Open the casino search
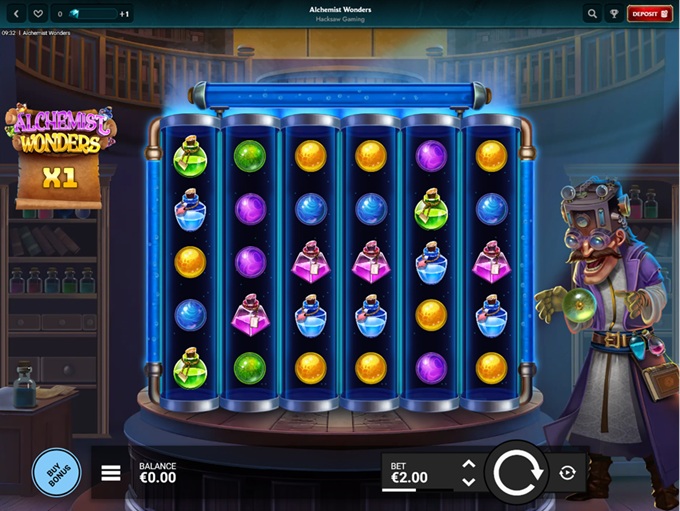680x511 pixels. pyautogui.click(x=592, y=14)
